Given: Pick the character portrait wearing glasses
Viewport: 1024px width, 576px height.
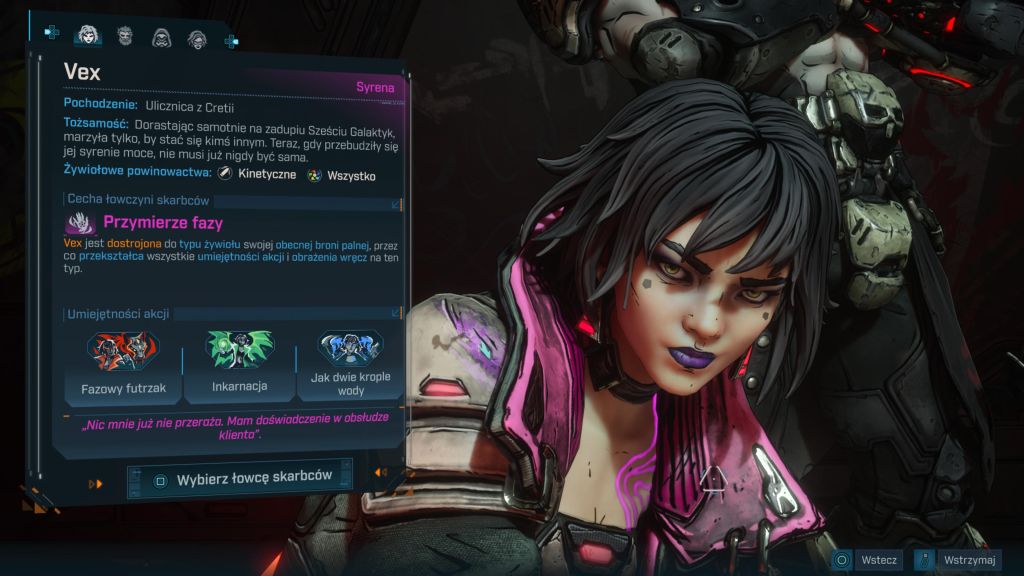Looking at the screenshot, I should tap(196, 38).
